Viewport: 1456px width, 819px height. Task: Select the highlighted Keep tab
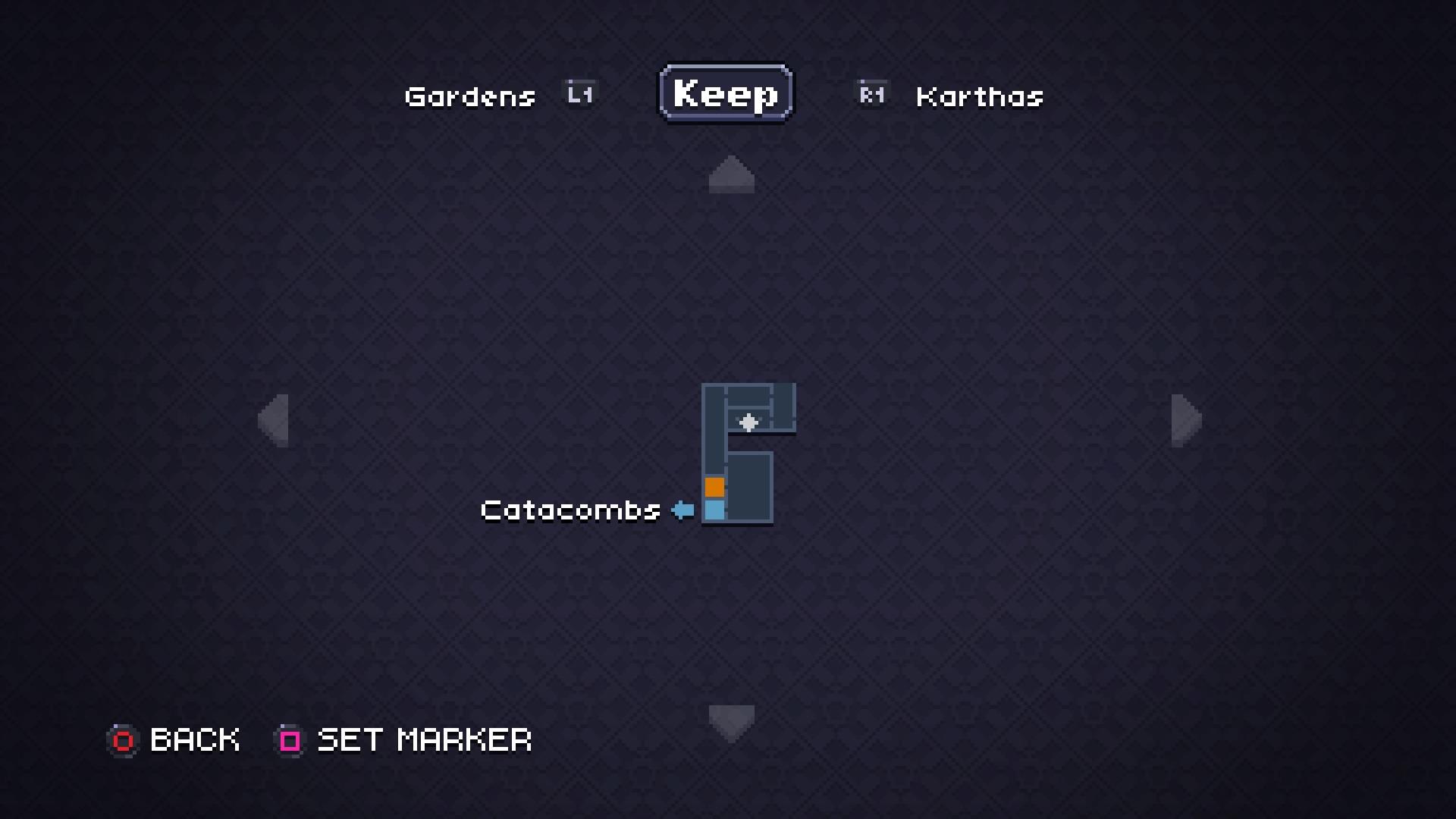[x=725, y=93]
